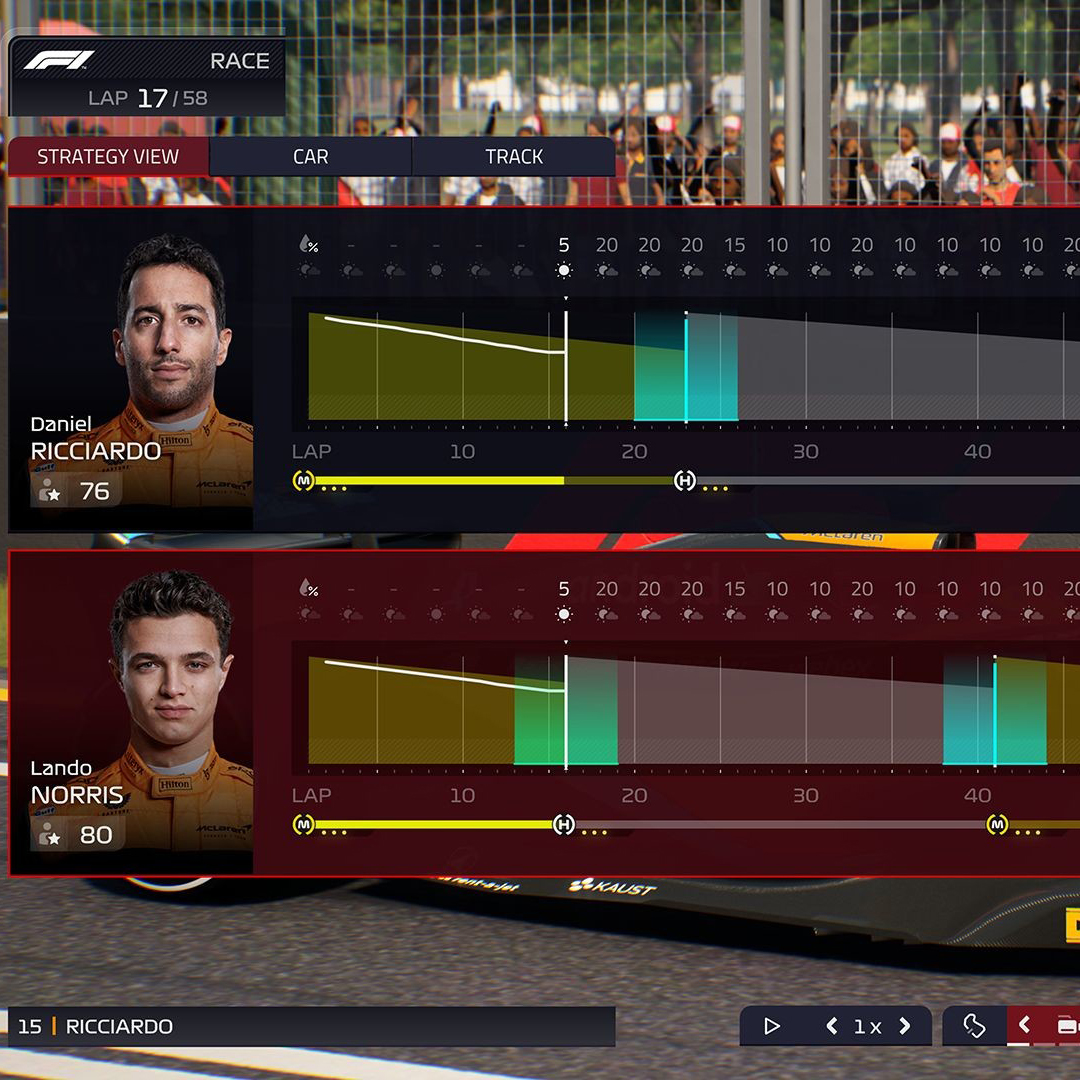Resume the race with the play button
Viewport: 1080px width, 1080px height.
point(772,1026)
